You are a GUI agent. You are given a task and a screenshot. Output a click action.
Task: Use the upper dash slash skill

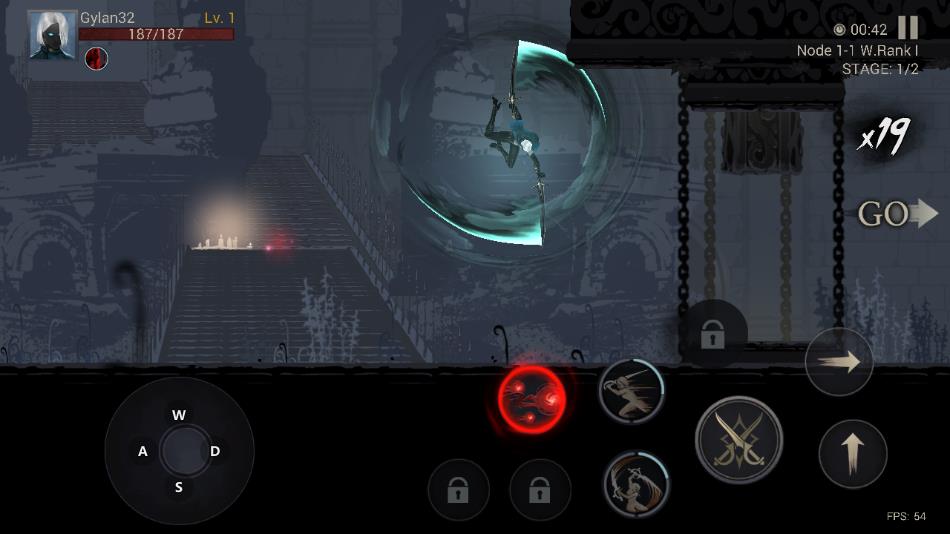632,390
